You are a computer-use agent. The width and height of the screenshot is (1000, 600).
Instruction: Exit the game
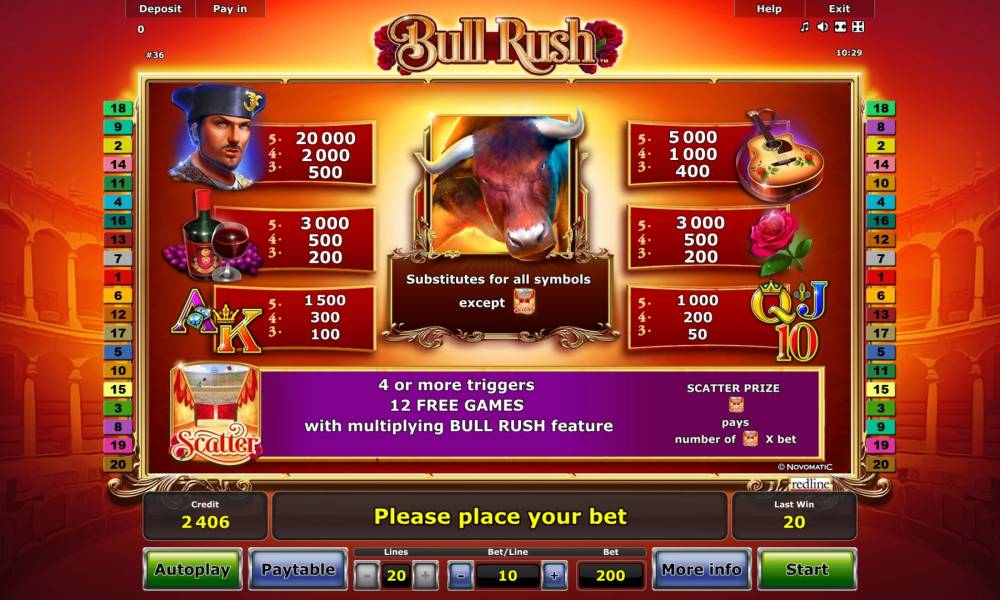tap(839, 8)
